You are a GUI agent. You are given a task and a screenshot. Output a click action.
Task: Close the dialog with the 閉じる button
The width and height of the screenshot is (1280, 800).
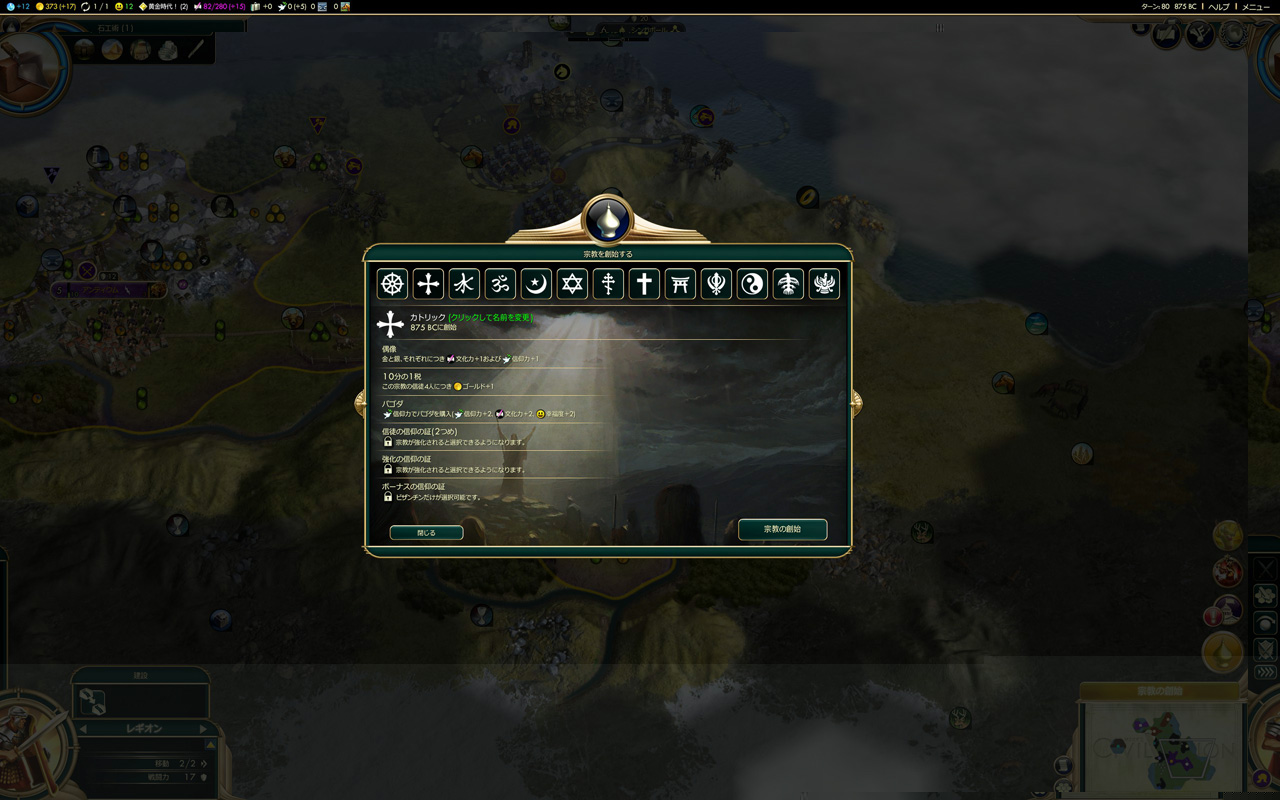[426, 533]
